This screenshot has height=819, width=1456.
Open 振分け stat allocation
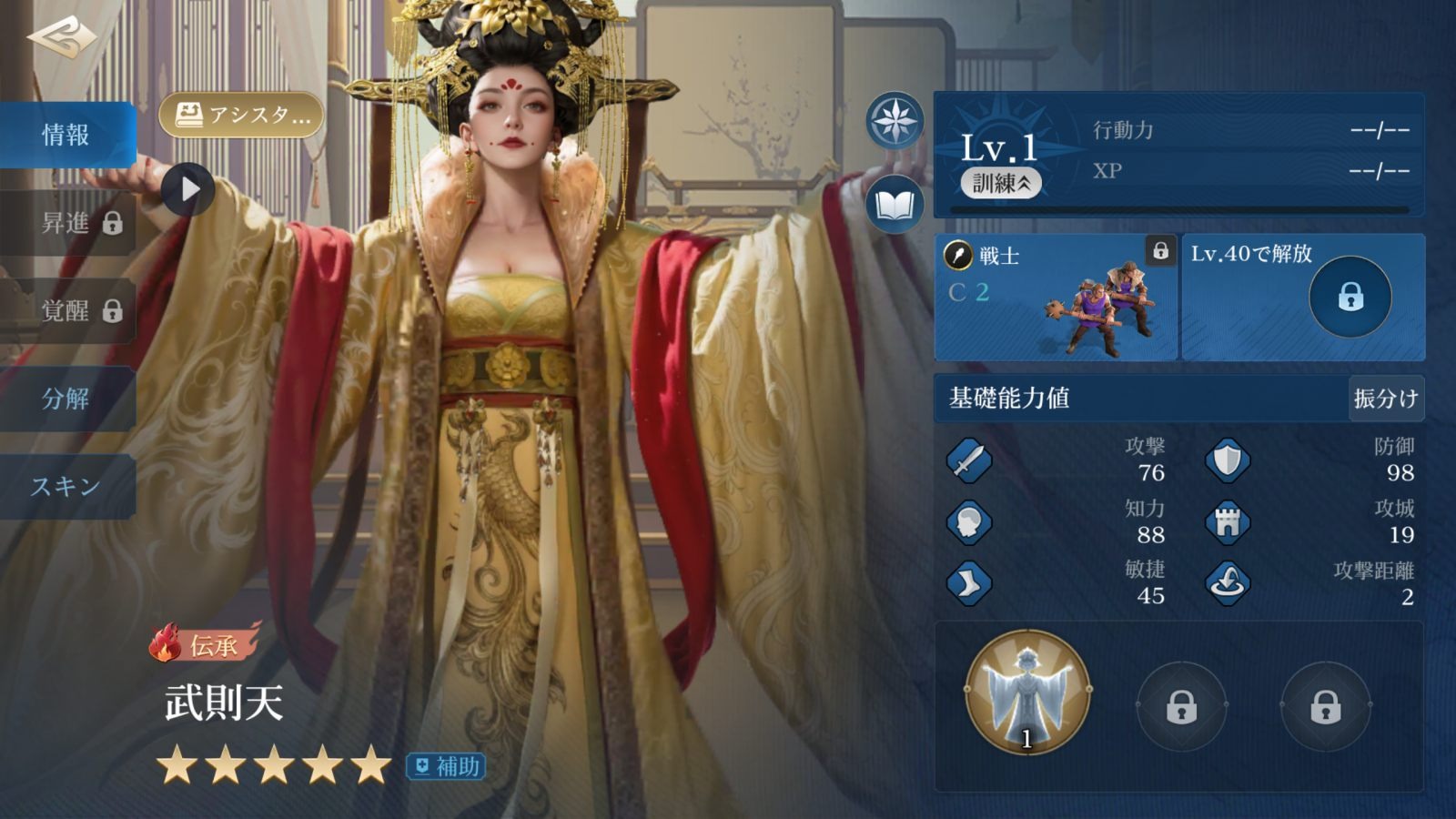(x=1385, y=399)
